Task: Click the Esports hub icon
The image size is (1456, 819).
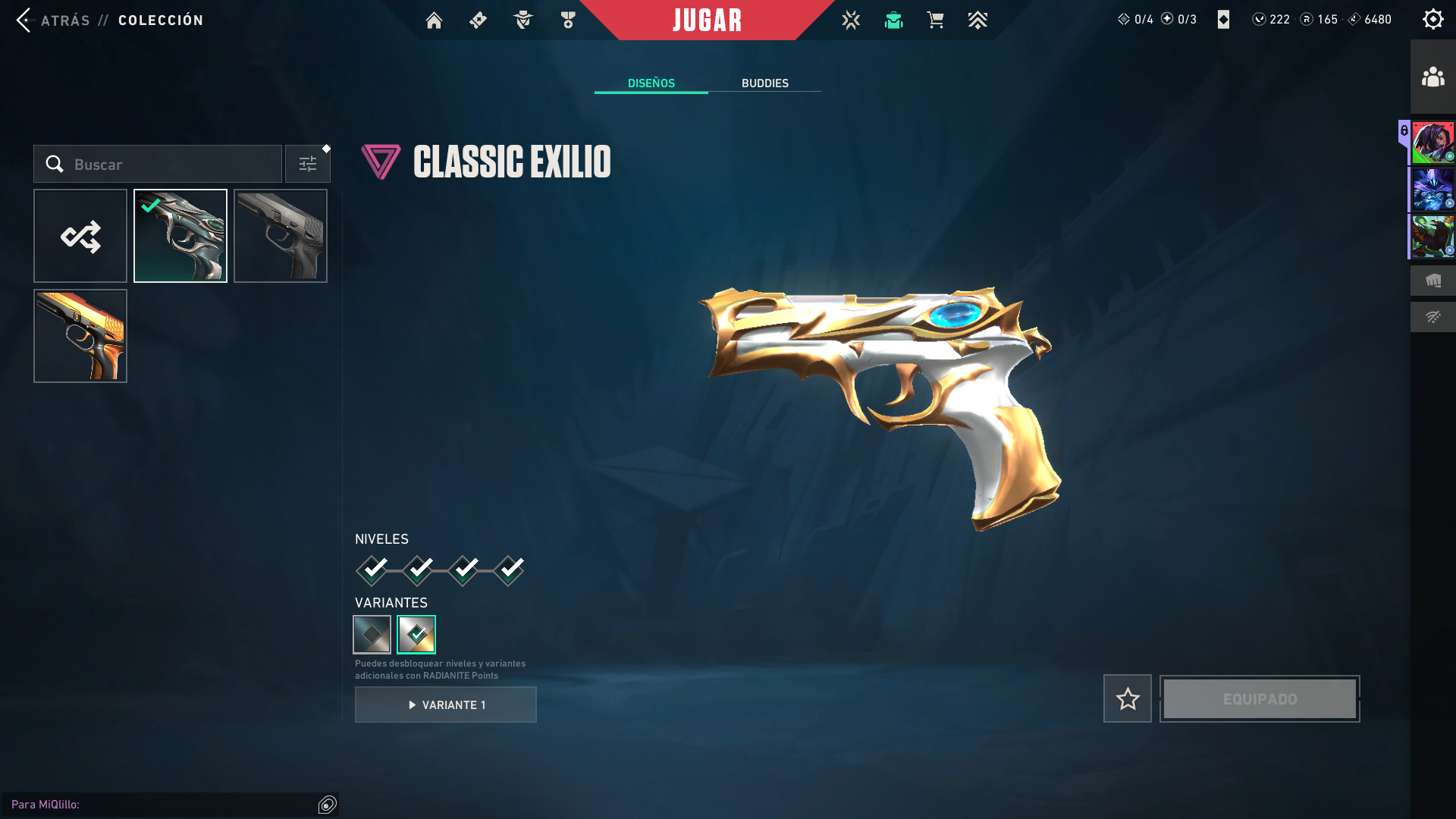Action: [851, 20]
